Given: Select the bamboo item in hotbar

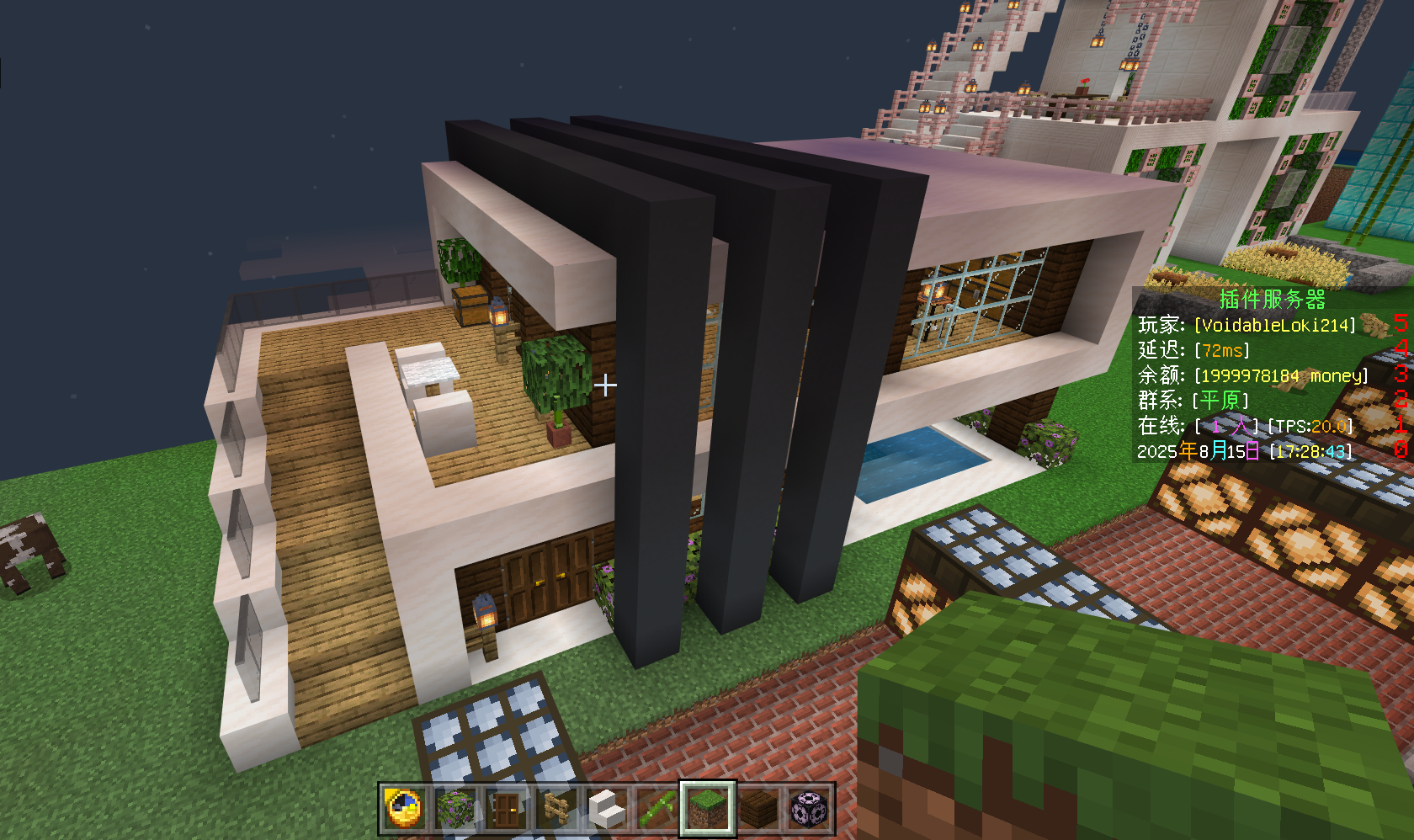Looking at the screenshot, I should (657, 809).
